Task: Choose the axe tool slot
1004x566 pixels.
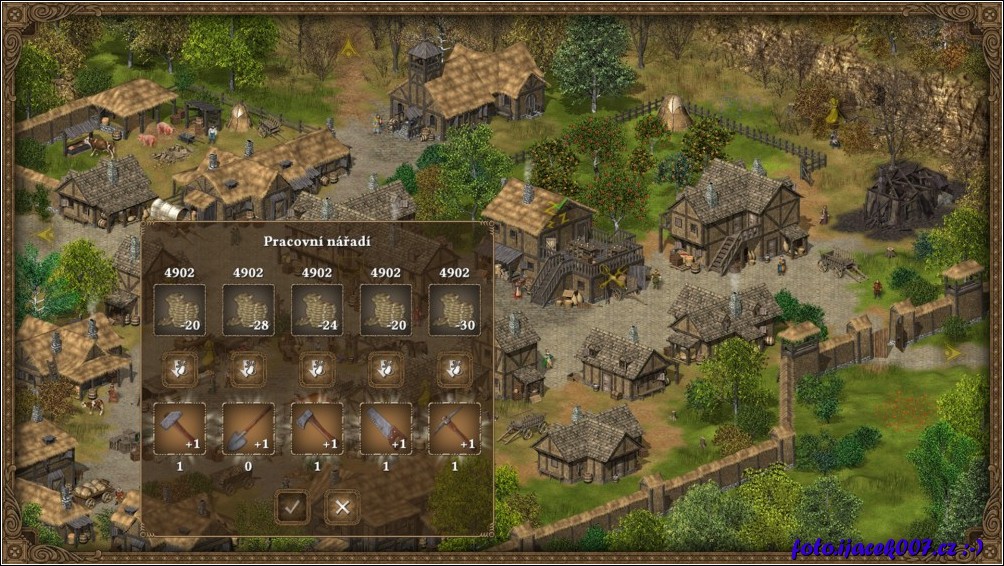Action: point(317,428)
